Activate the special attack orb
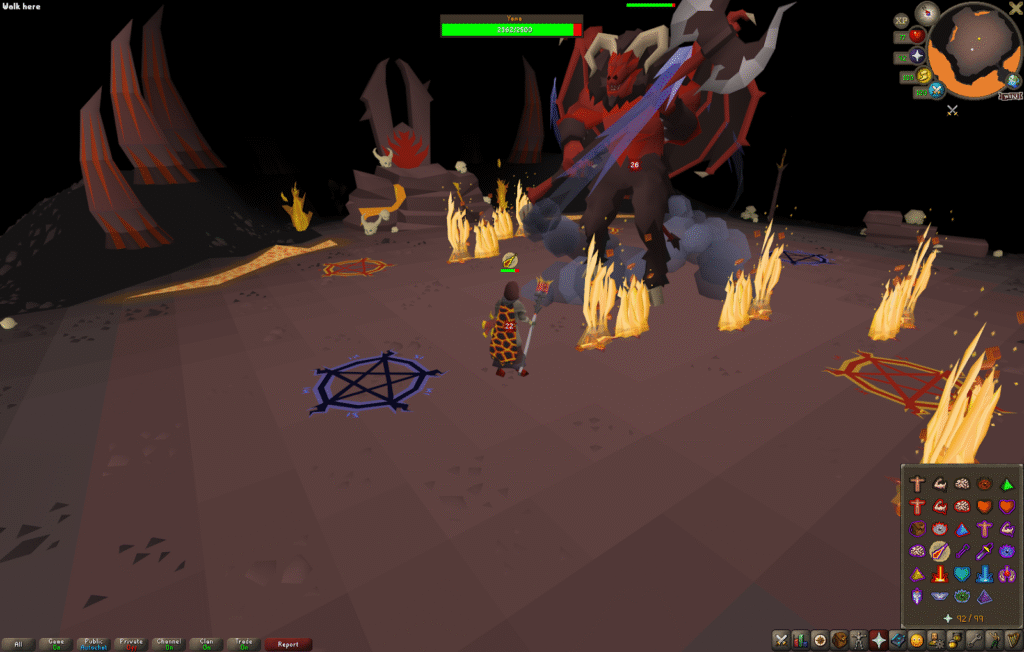The image size is (1024, 652). pos(938,90)
